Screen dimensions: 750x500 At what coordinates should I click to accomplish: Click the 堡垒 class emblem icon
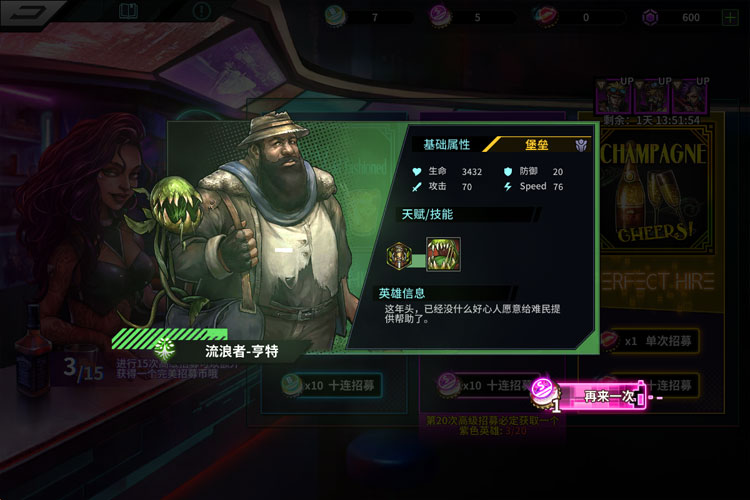click(x=581, y=145)
